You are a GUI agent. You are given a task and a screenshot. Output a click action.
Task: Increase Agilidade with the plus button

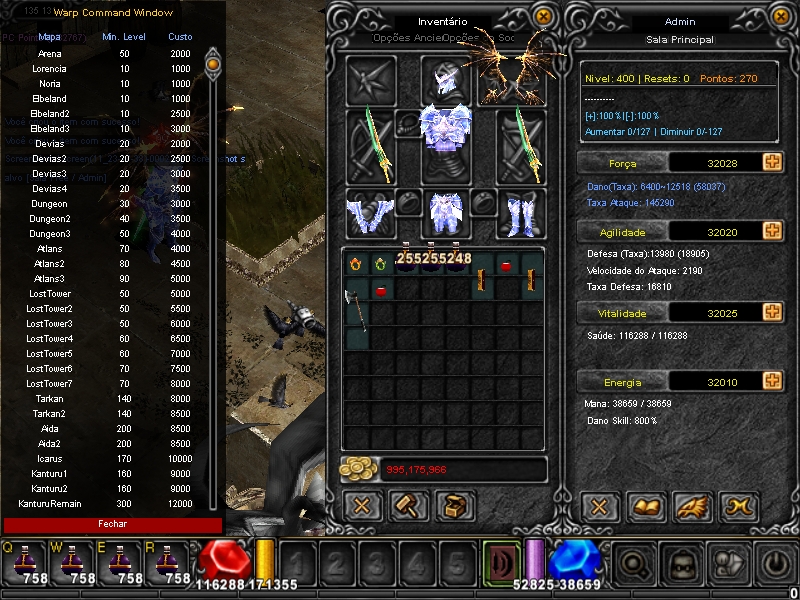pyautogui.click(x=771, y=231)
